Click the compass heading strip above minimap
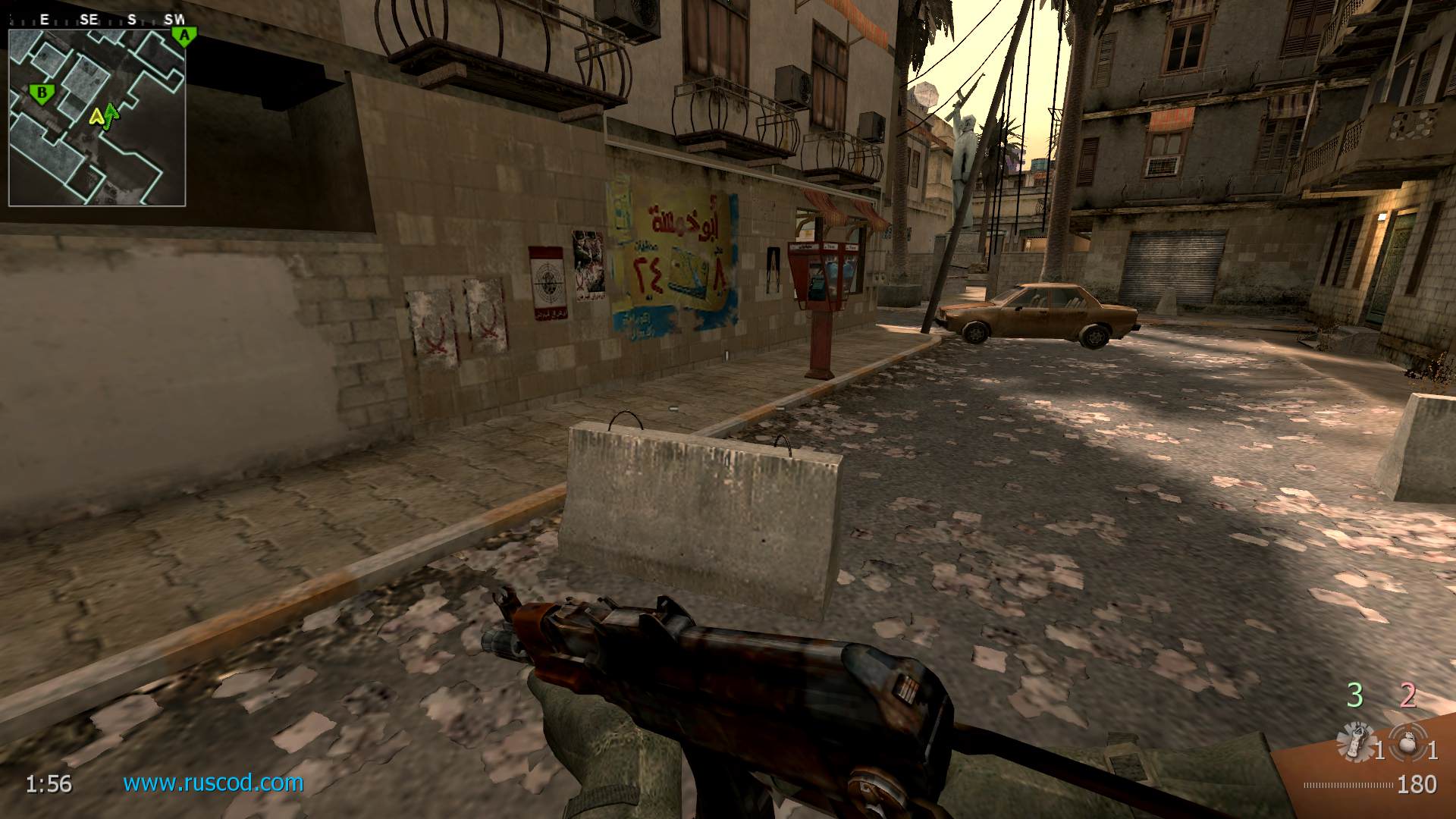 click(x=97, y=20)
